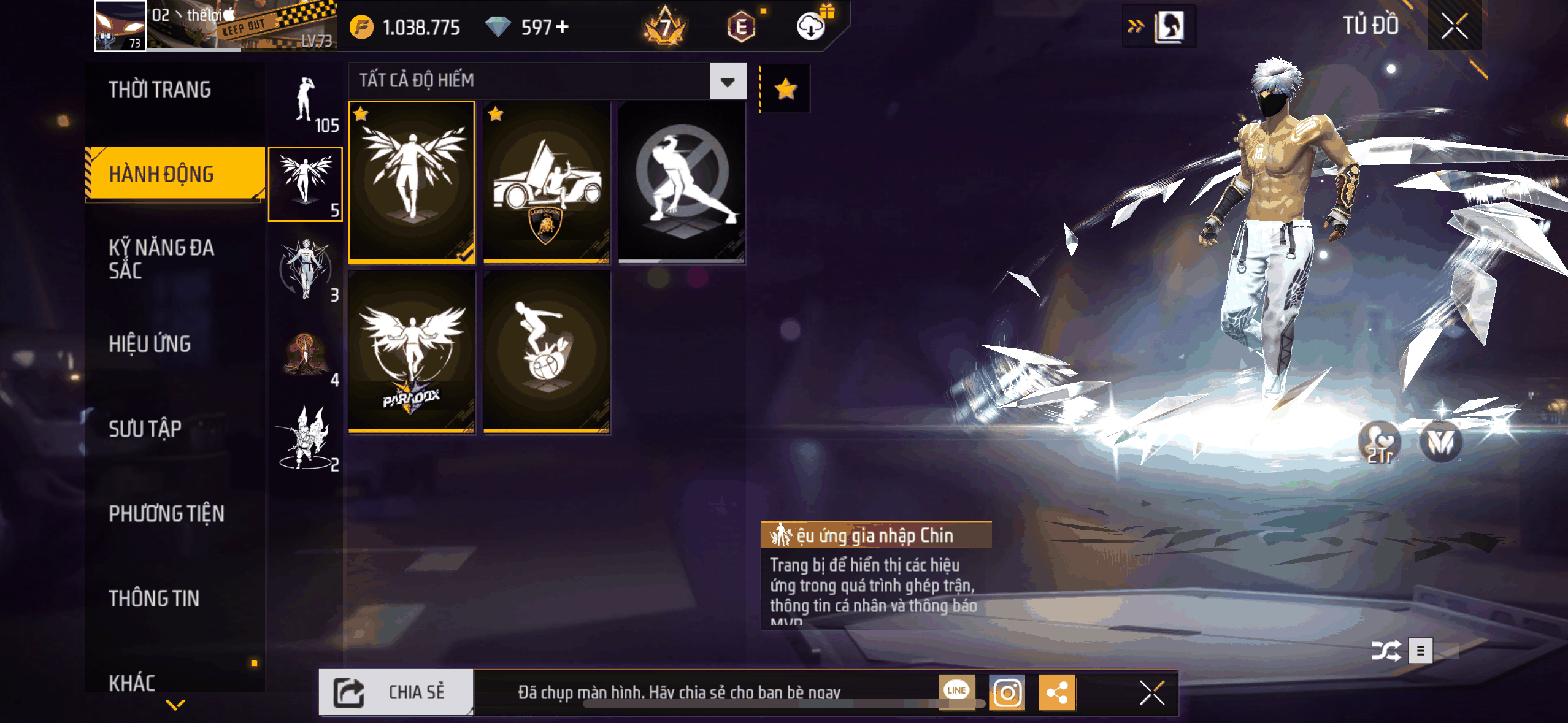The image size is (1568, 723).
Task: Pick the basketball dribble emote card
Action: coord(547,352)
